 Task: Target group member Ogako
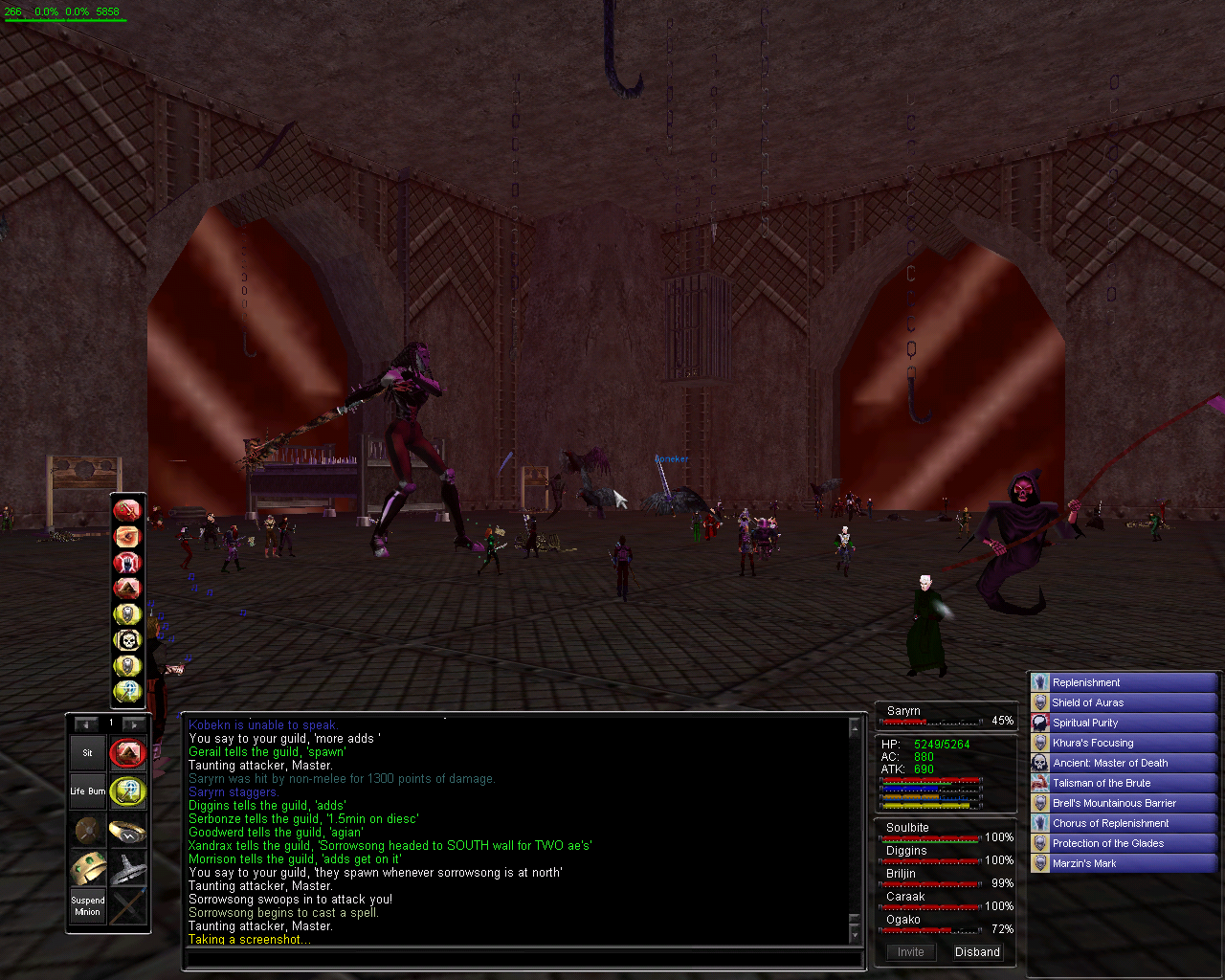tap(903, 920)
